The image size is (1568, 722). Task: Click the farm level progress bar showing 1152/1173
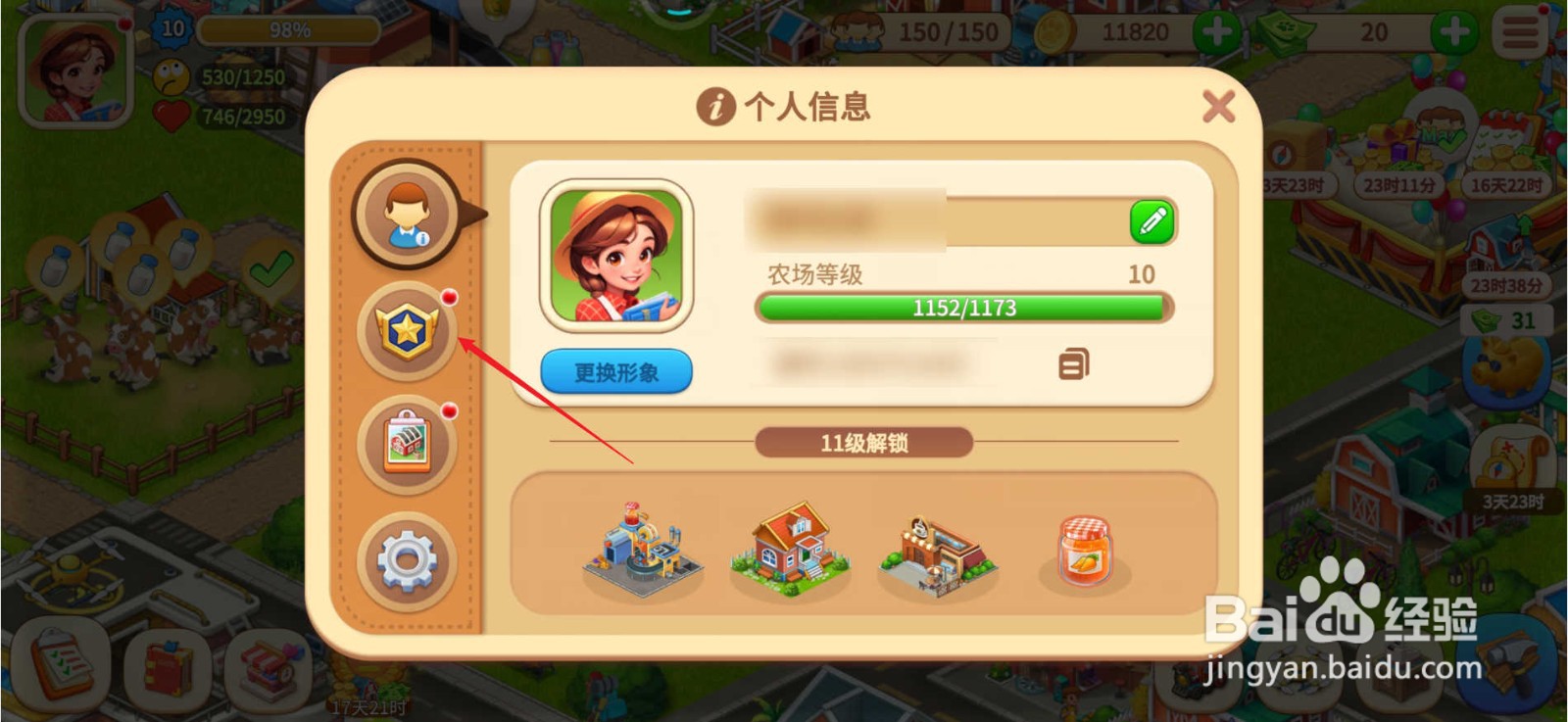click(962, 308)
